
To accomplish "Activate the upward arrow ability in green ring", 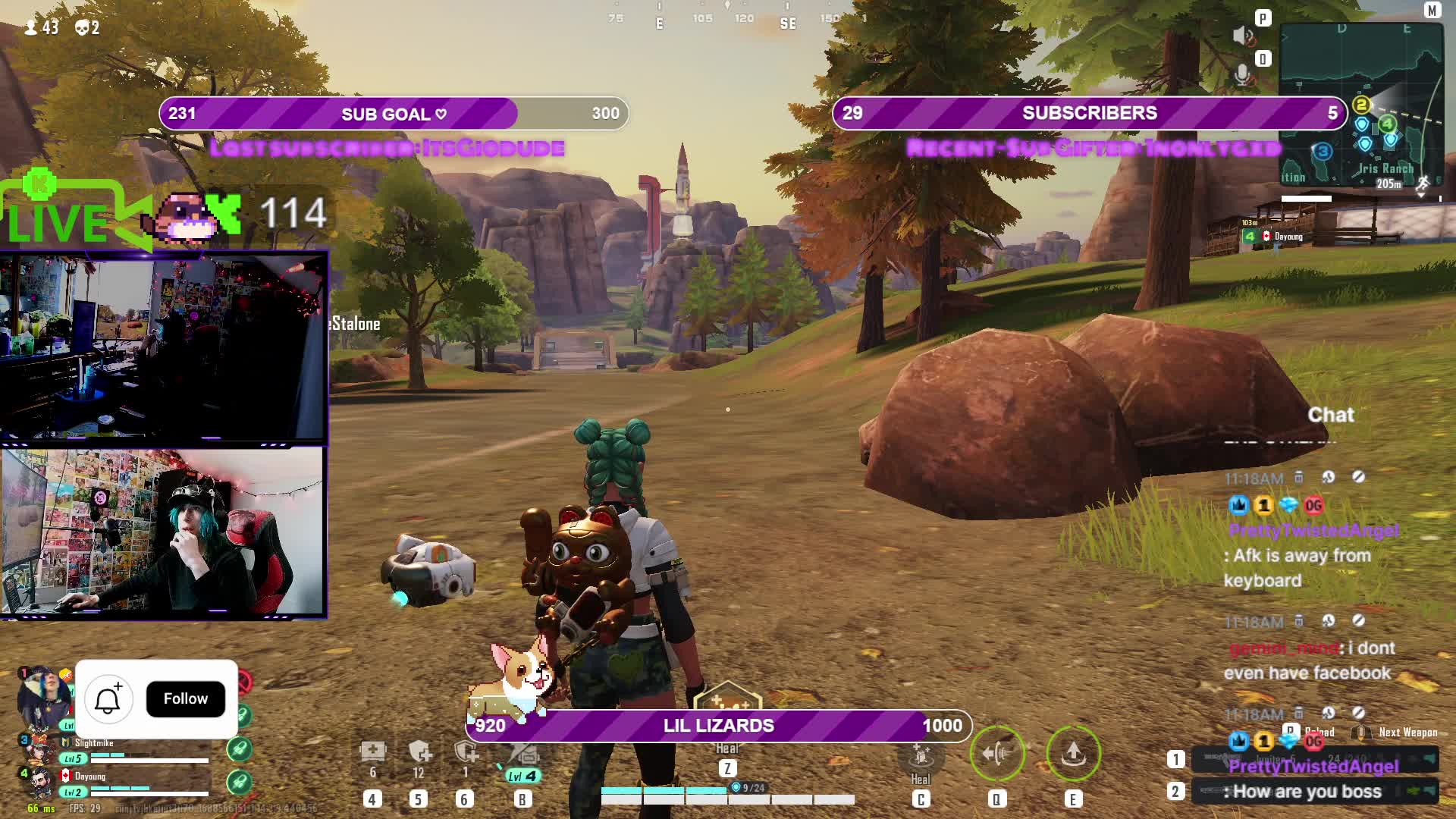I will click(x=1072, y=753).
